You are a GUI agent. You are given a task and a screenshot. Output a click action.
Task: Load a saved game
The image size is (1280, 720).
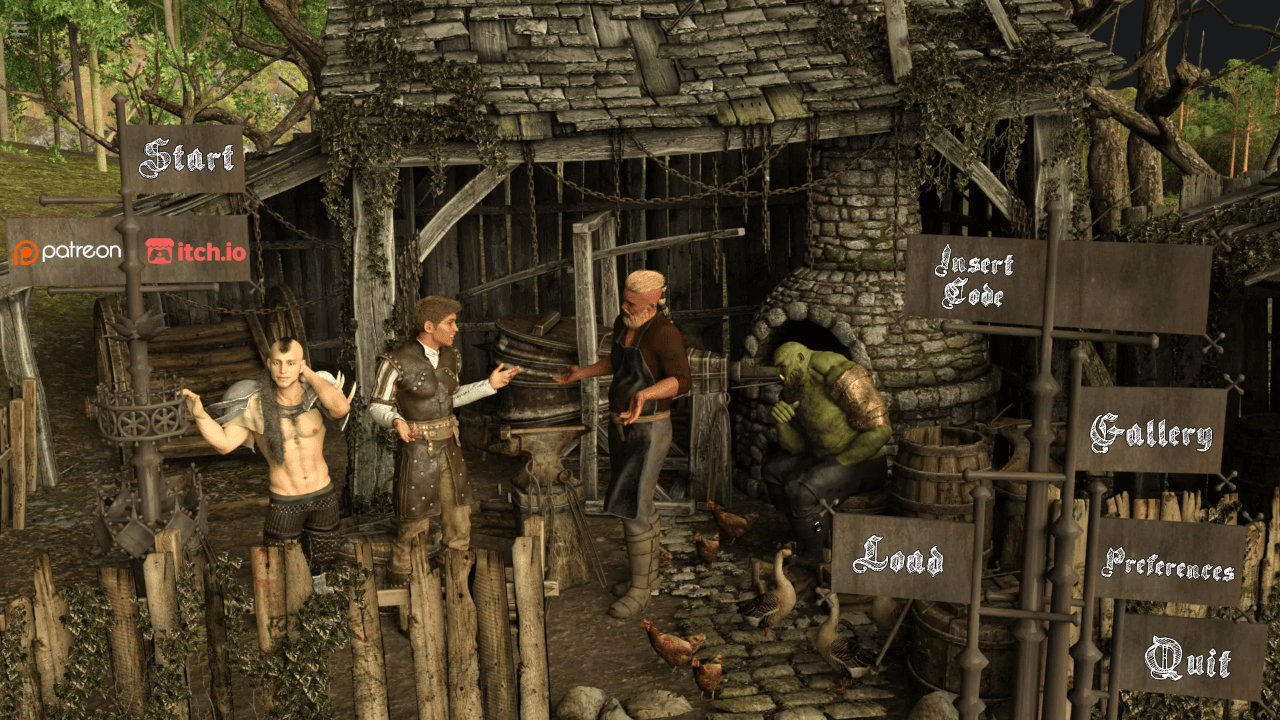899,557
